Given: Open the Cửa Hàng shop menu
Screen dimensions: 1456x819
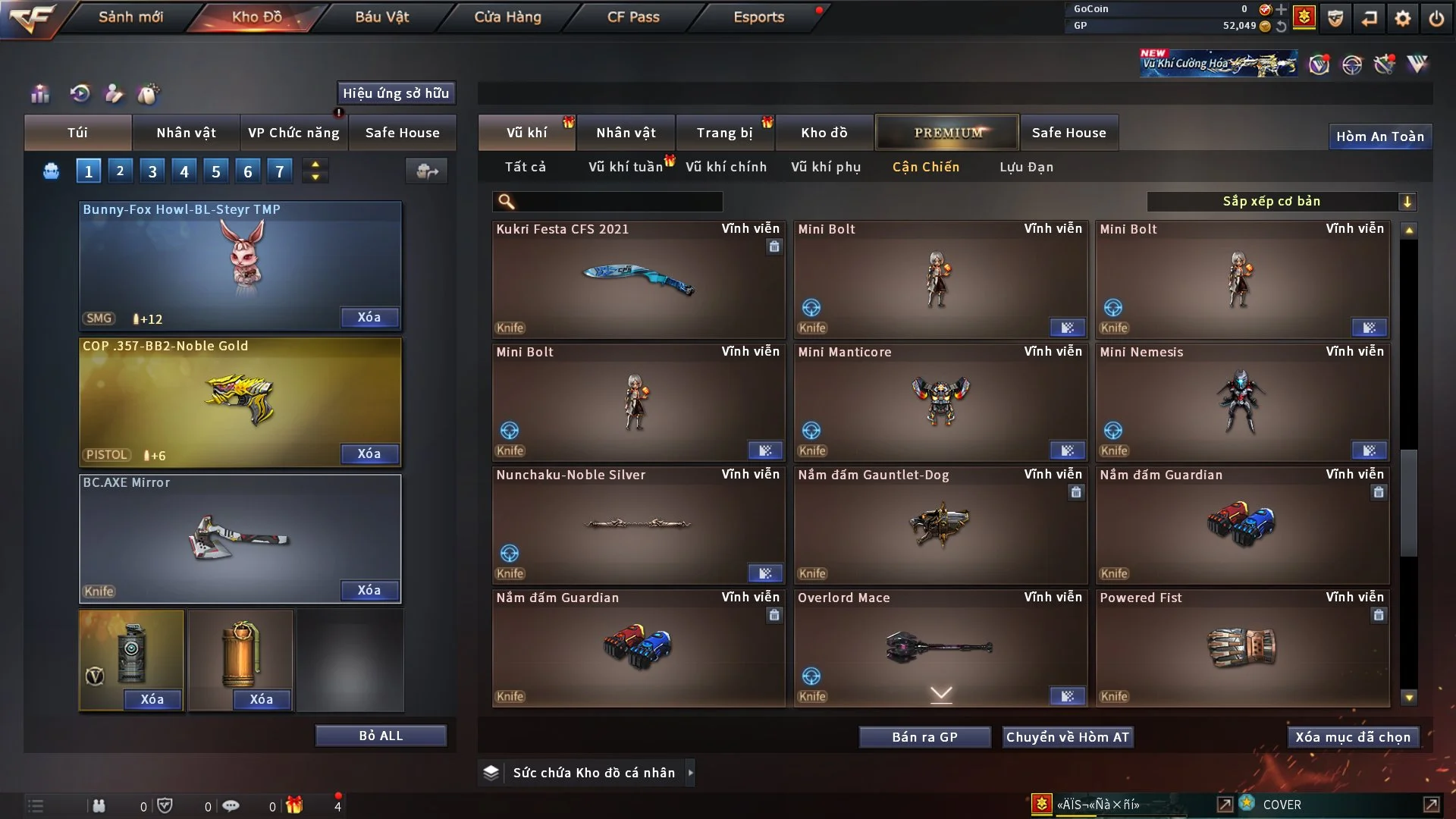Looking at the screenshot, I should [x=507, y=17].
